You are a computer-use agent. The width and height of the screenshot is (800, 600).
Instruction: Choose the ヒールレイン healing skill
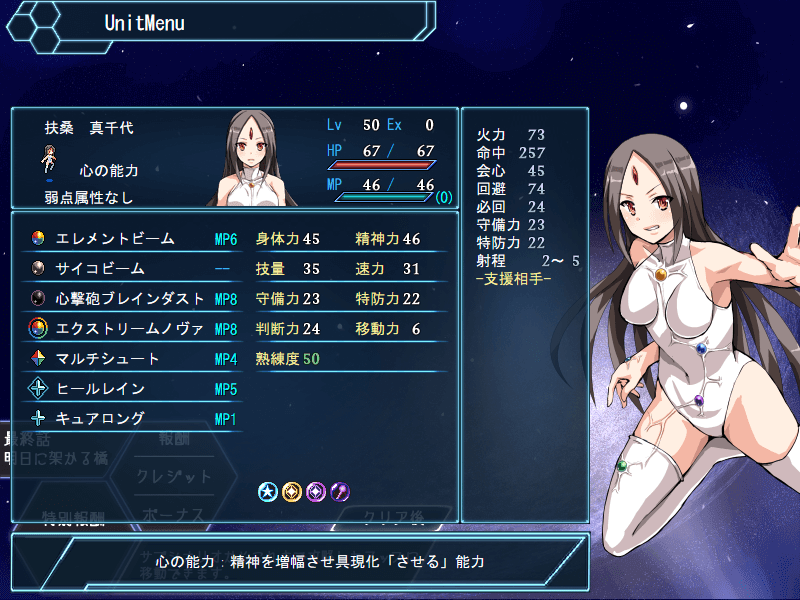click(x=100, y=389)
